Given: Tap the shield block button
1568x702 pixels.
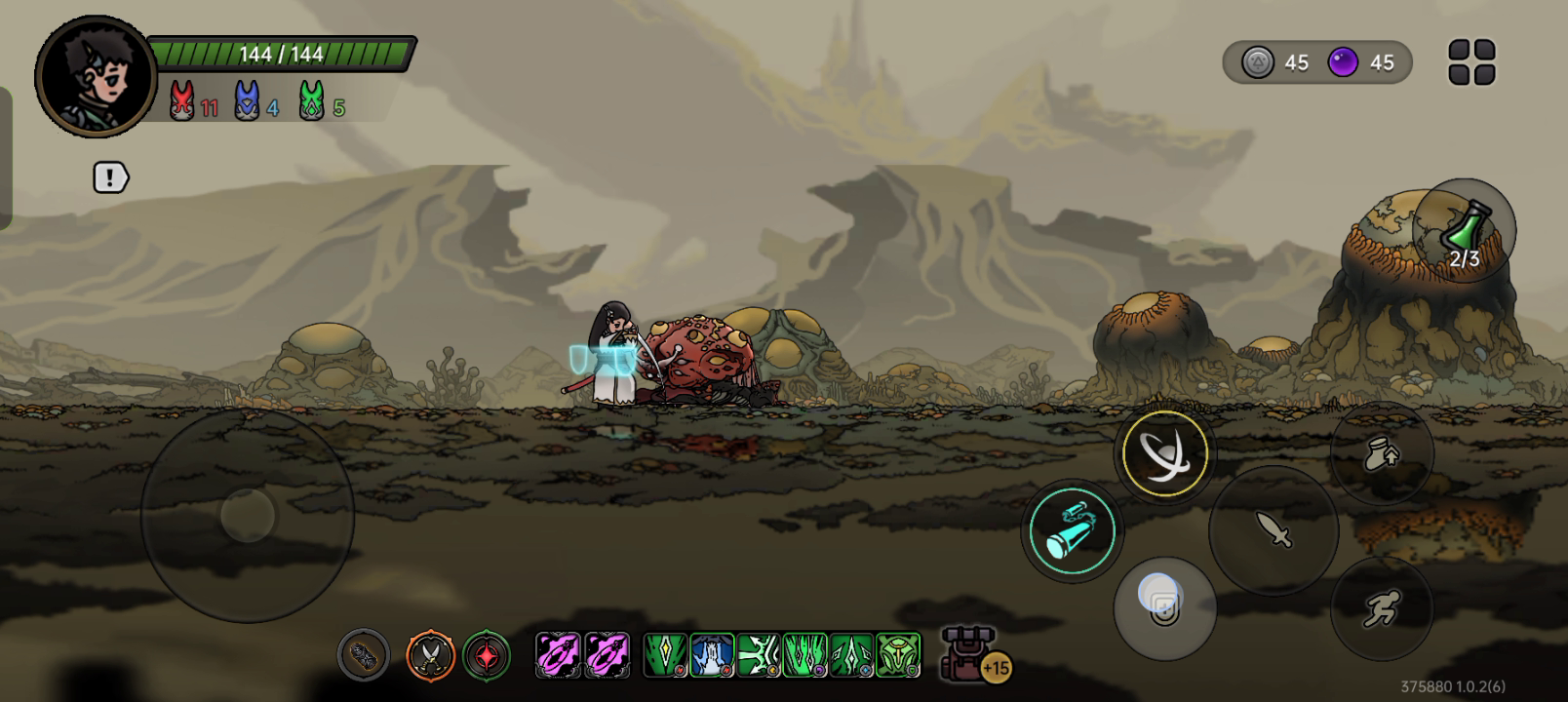Looking at the screenshot, I should coord(1164,608).
